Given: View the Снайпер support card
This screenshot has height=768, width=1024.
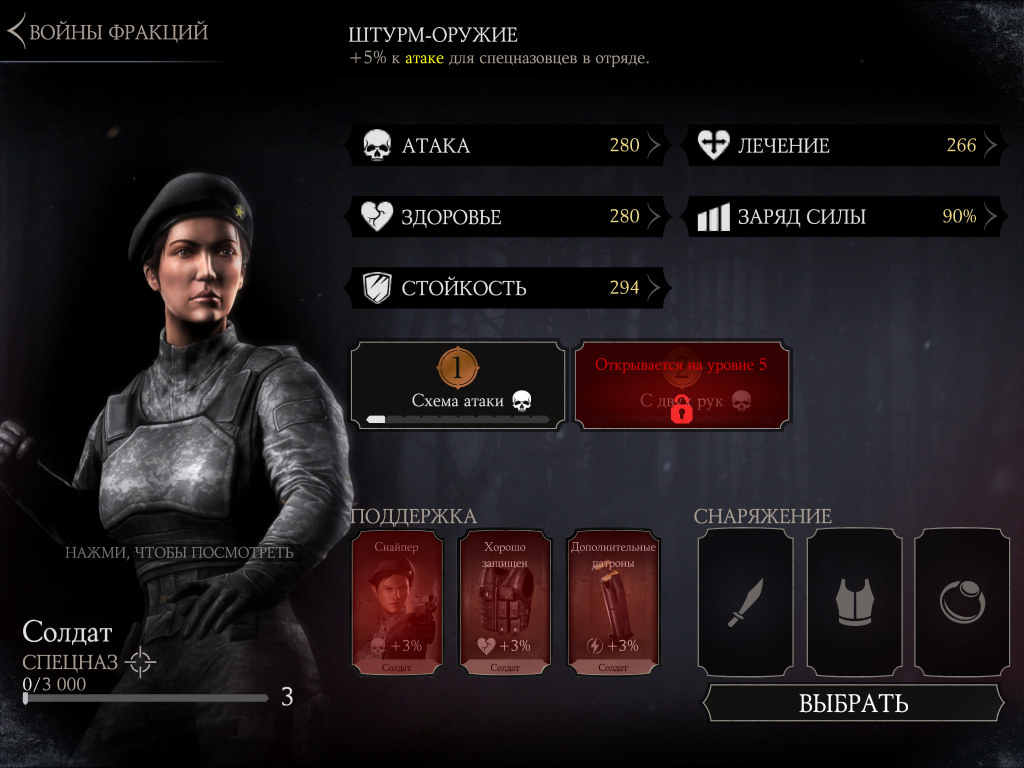Looking at the screenshot, I should 397,603.
